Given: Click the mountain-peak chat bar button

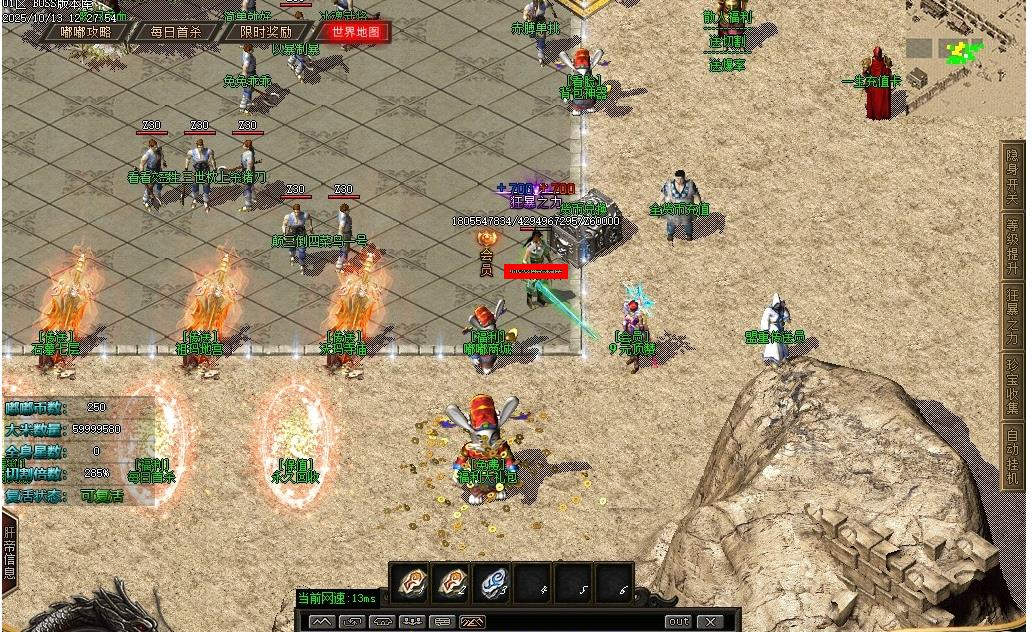Looking at the screenshot, I should (320, 622).
